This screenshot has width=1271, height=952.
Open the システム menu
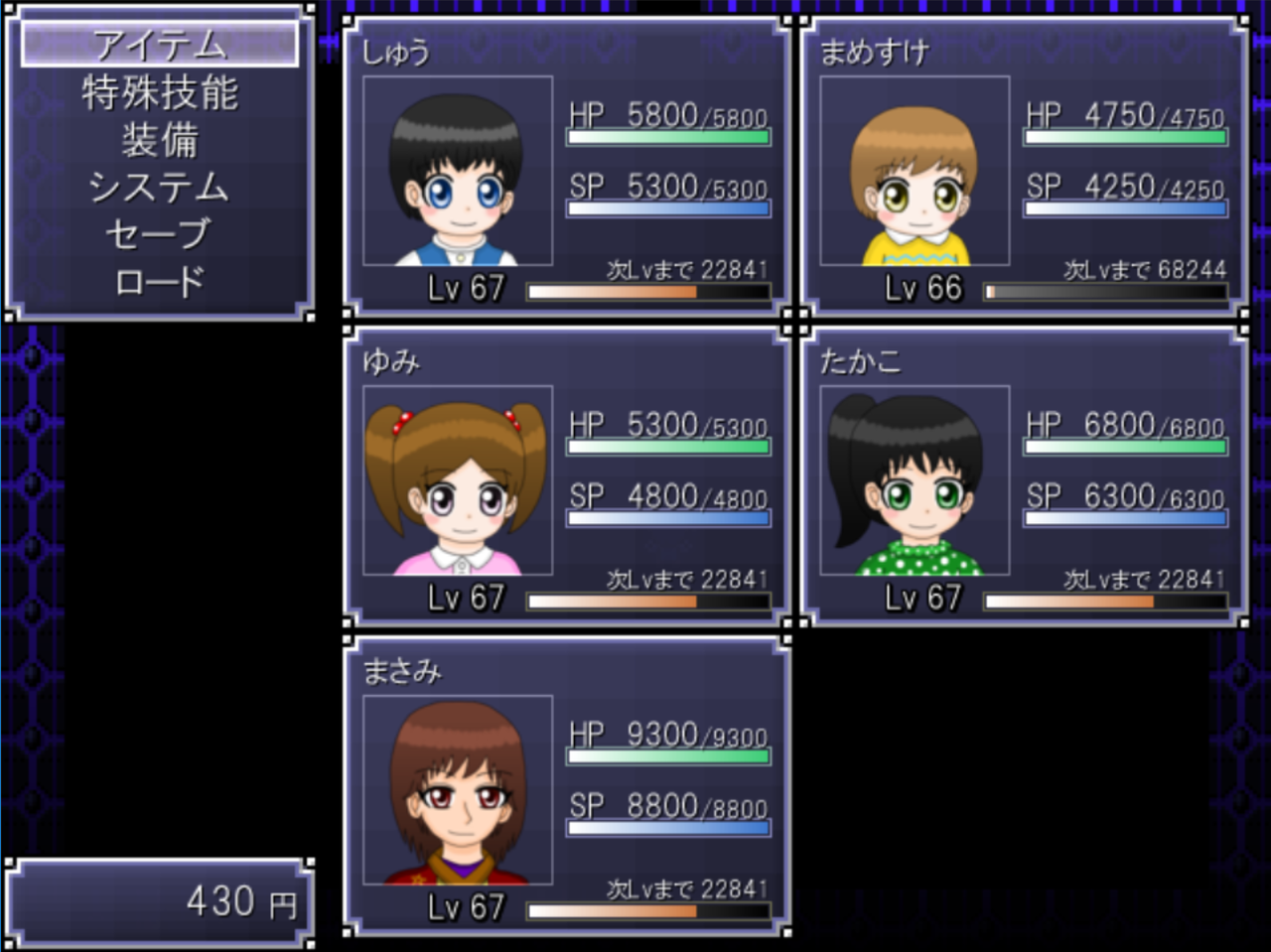pyautogui.click(x=160, y=187)
